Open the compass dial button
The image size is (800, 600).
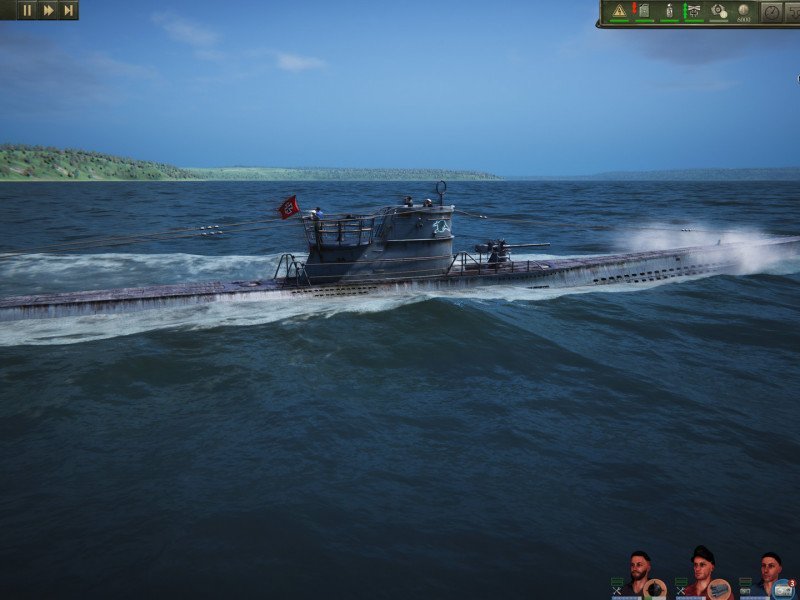point(771,12)
